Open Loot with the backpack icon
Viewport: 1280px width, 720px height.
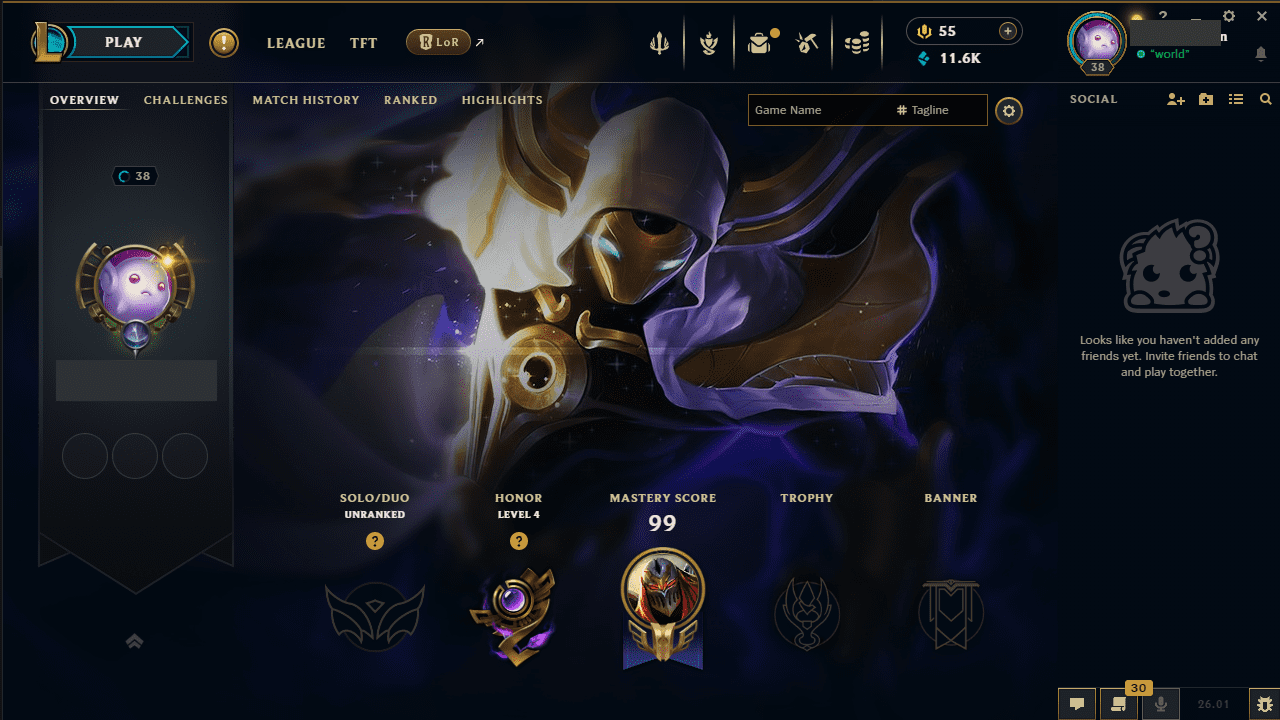point(760,42)
